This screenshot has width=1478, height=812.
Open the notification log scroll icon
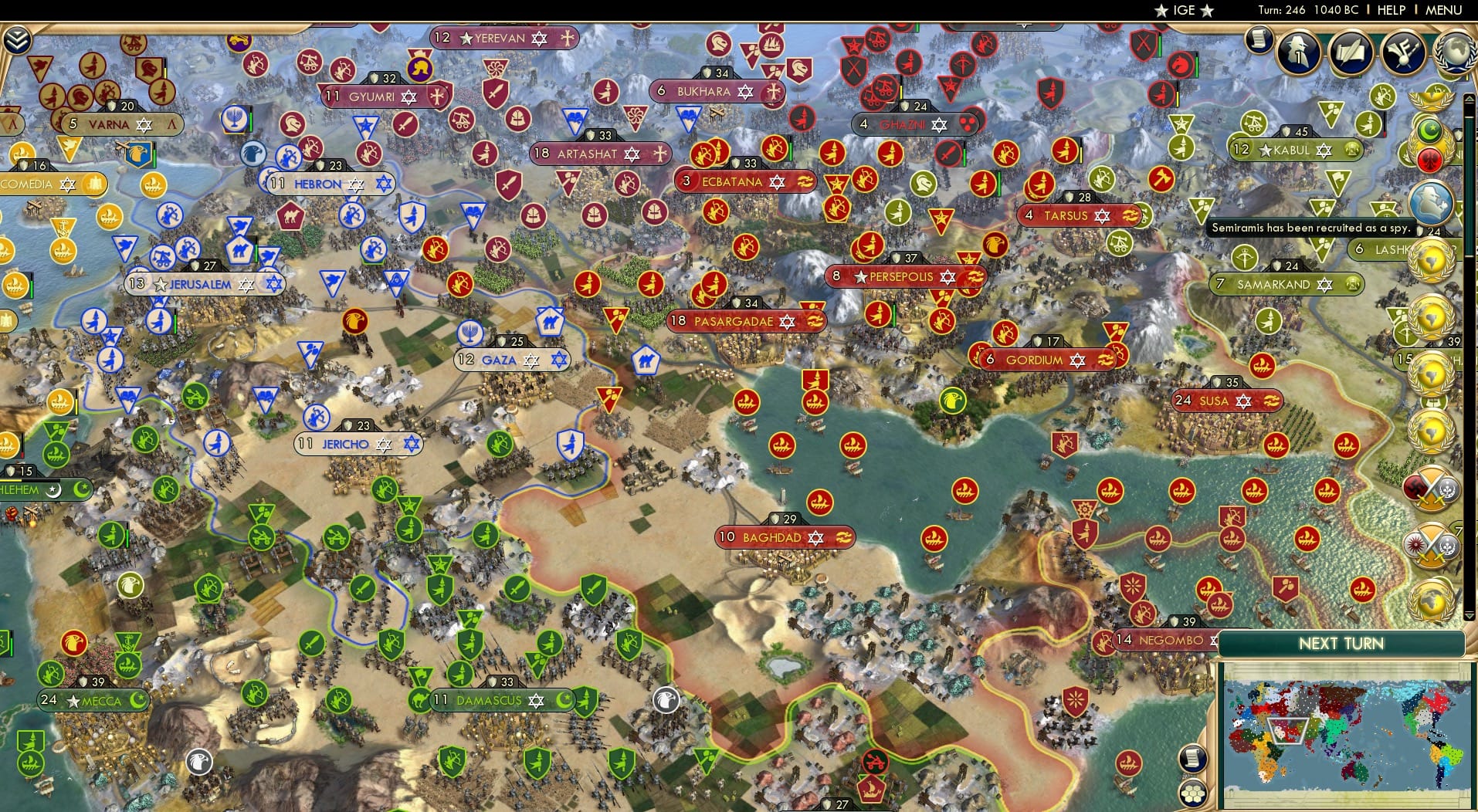[x=1260, y=40]
